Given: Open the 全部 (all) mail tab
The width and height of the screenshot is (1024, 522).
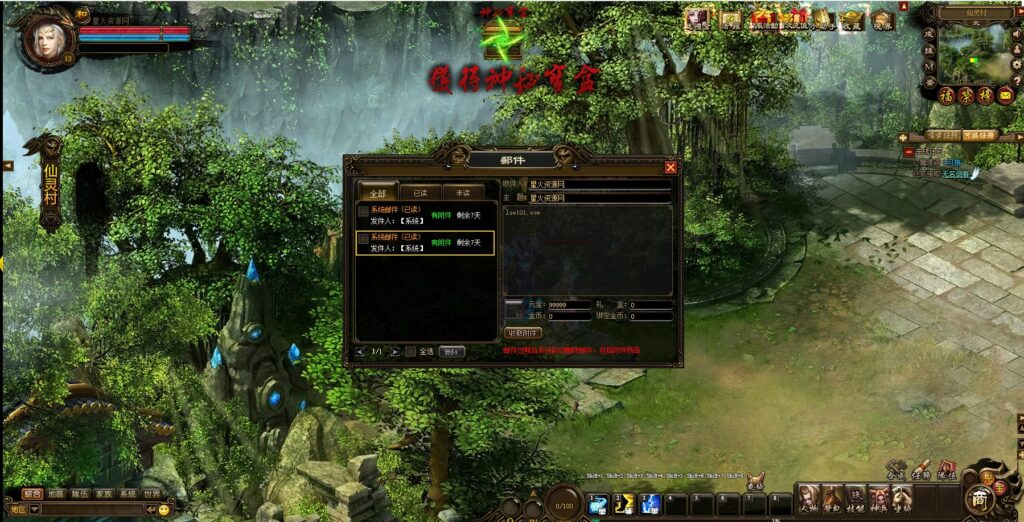Looking at the screenshot, I should coord(377,193).
